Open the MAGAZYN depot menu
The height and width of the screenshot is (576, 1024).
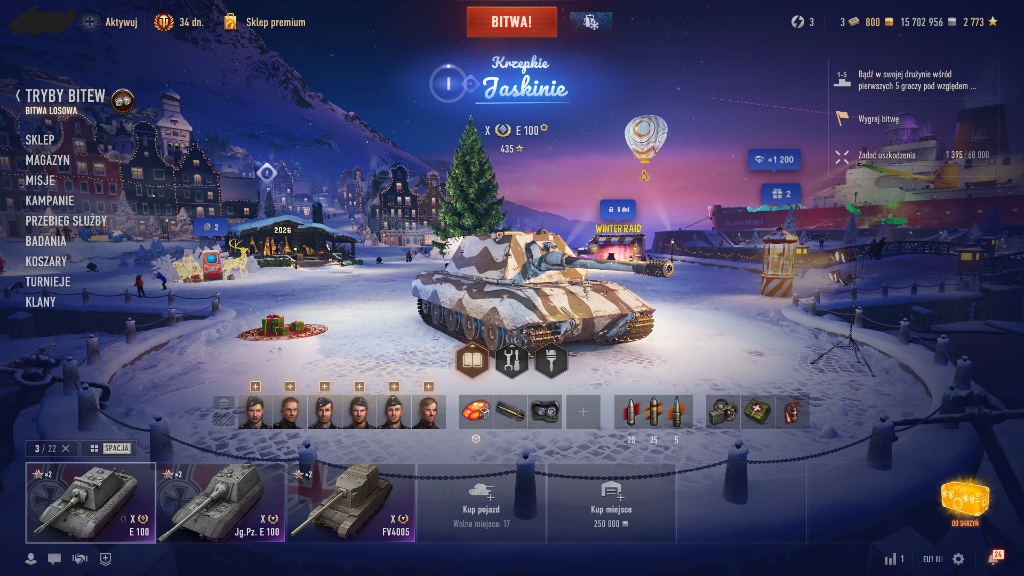47,160
